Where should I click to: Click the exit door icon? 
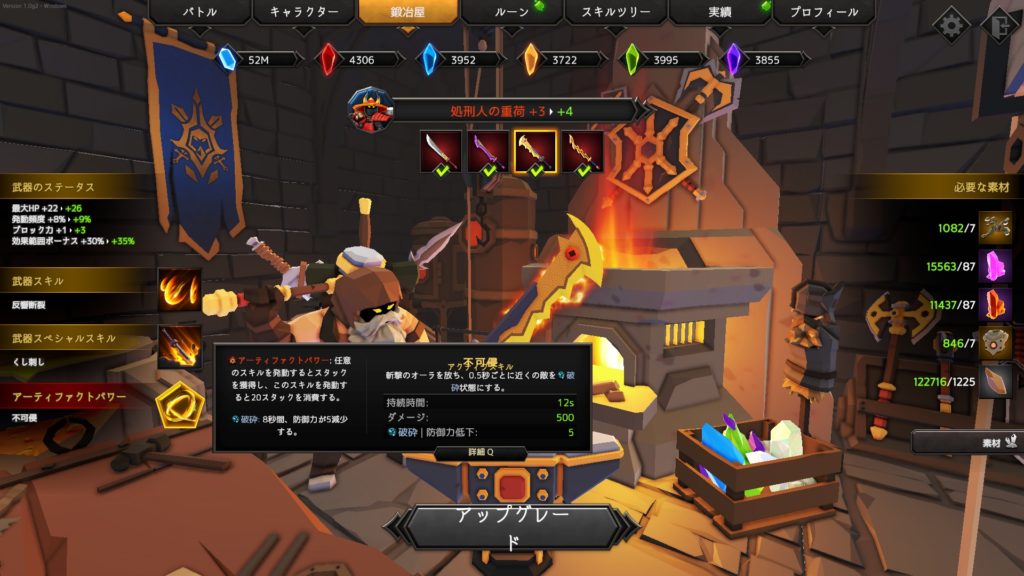pos(1000,24)
